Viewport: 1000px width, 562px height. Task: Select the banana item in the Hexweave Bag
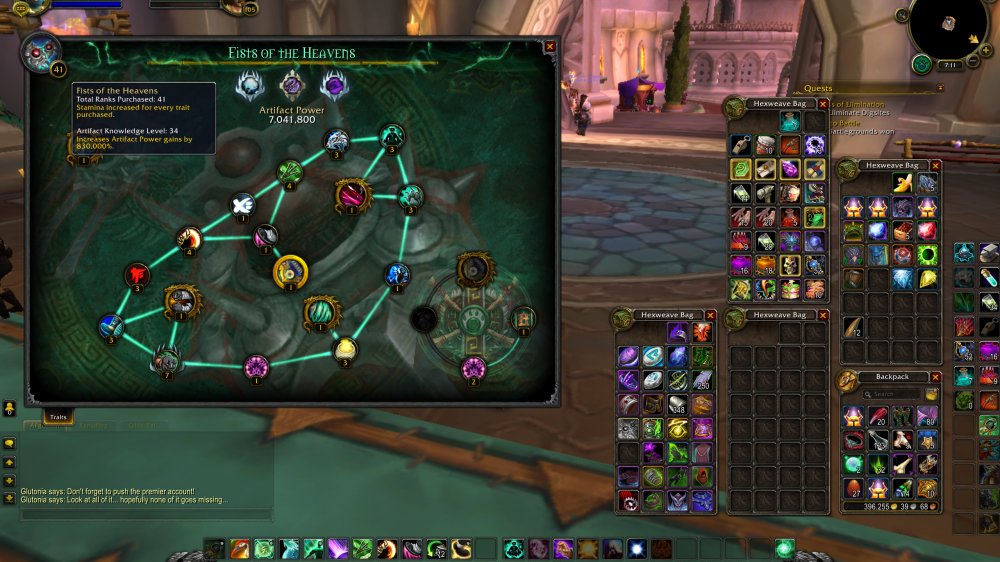(x=903, y=182)
